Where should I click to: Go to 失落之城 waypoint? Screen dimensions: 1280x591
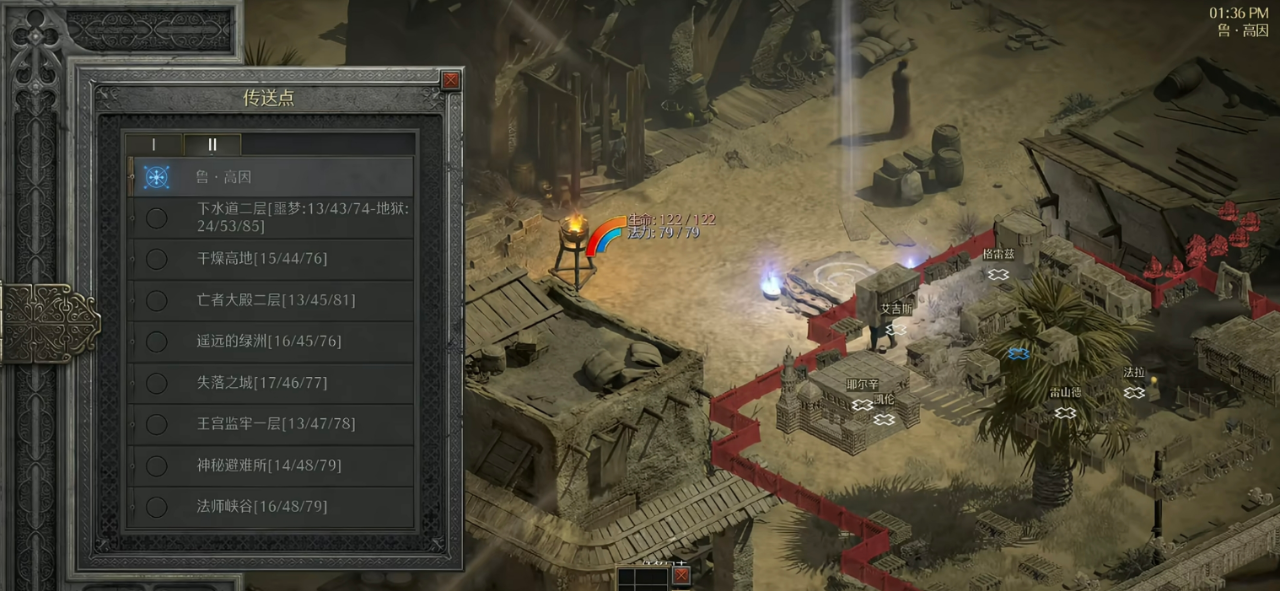point(270,383)
